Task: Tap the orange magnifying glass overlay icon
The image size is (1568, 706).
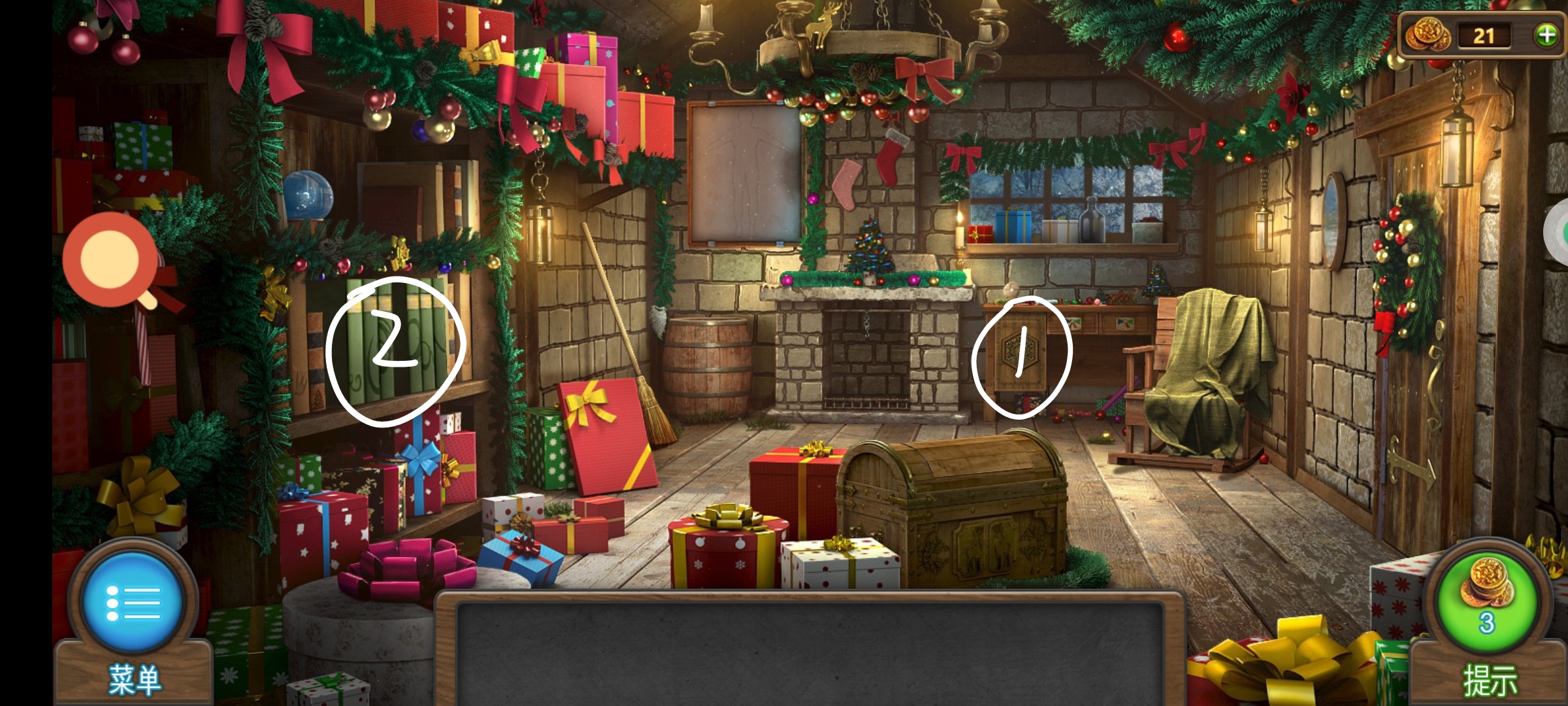Action: click(x=111, y=260)
